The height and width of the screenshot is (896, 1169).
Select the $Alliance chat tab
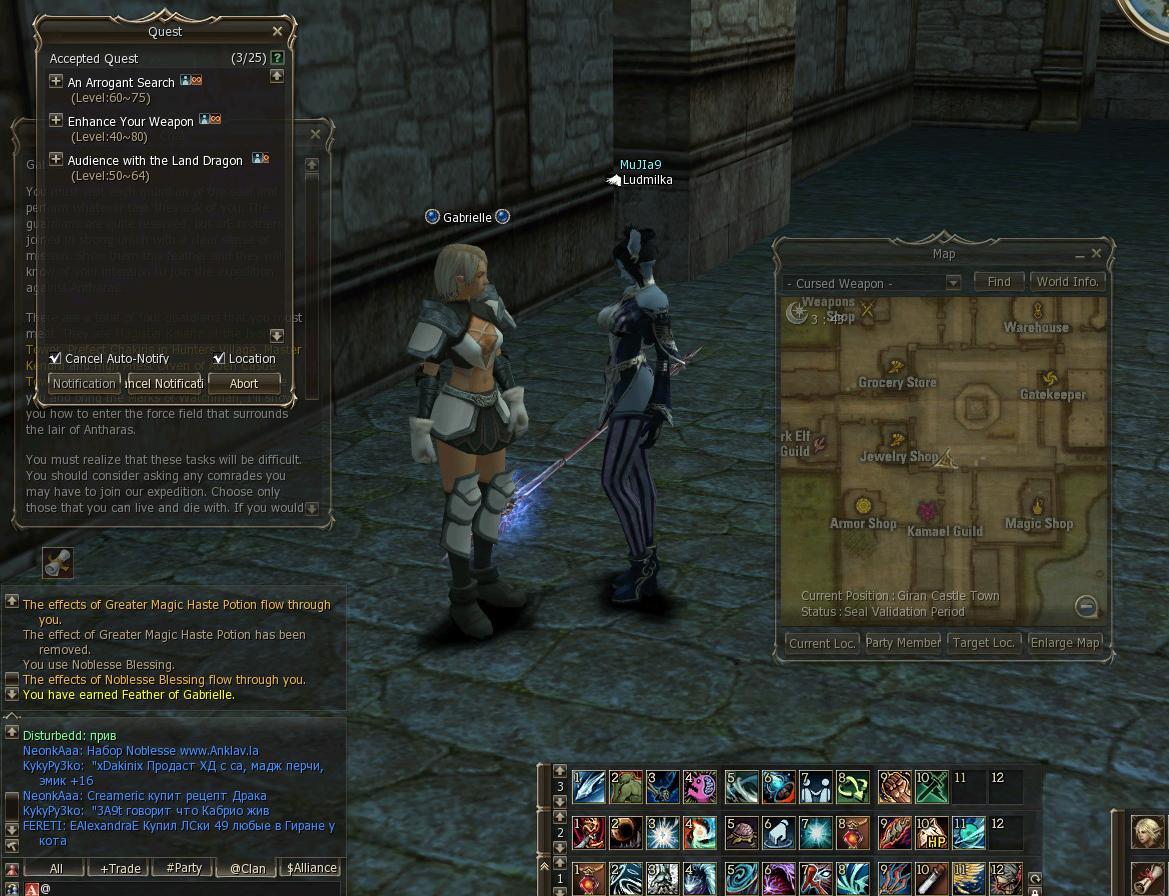(311, 868)
